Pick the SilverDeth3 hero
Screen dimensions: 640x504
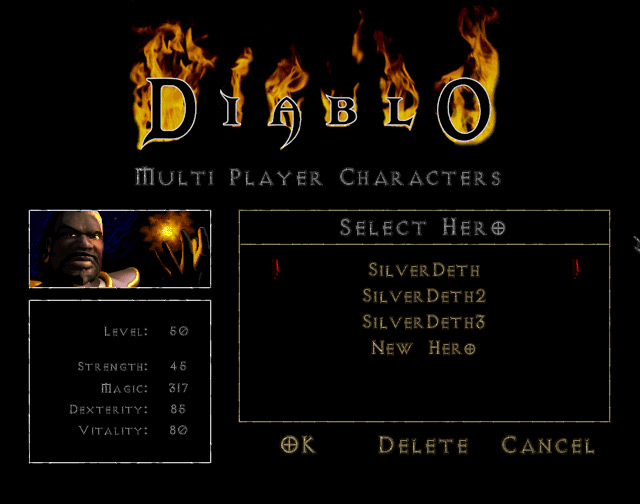pos(424,322)
